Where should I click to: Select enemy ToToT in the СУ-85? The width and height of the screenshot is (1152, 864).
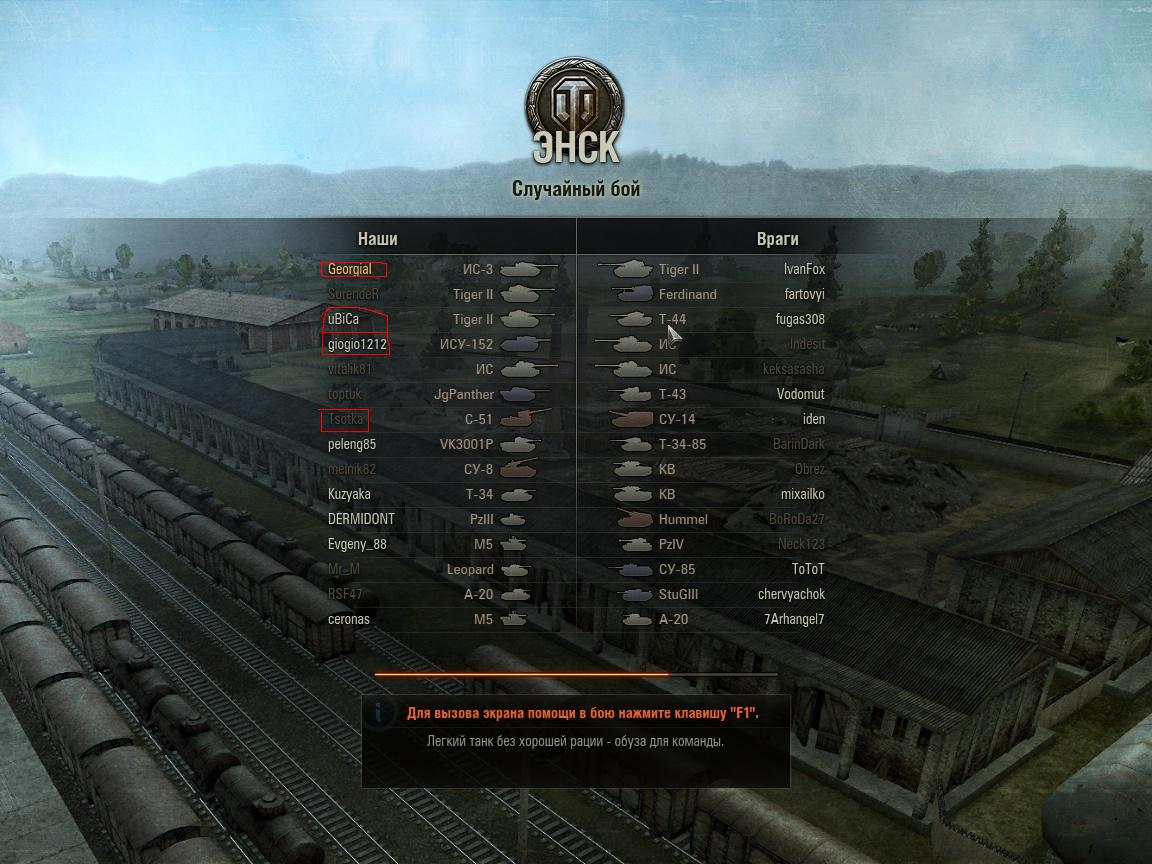click(x=808, y=569)
